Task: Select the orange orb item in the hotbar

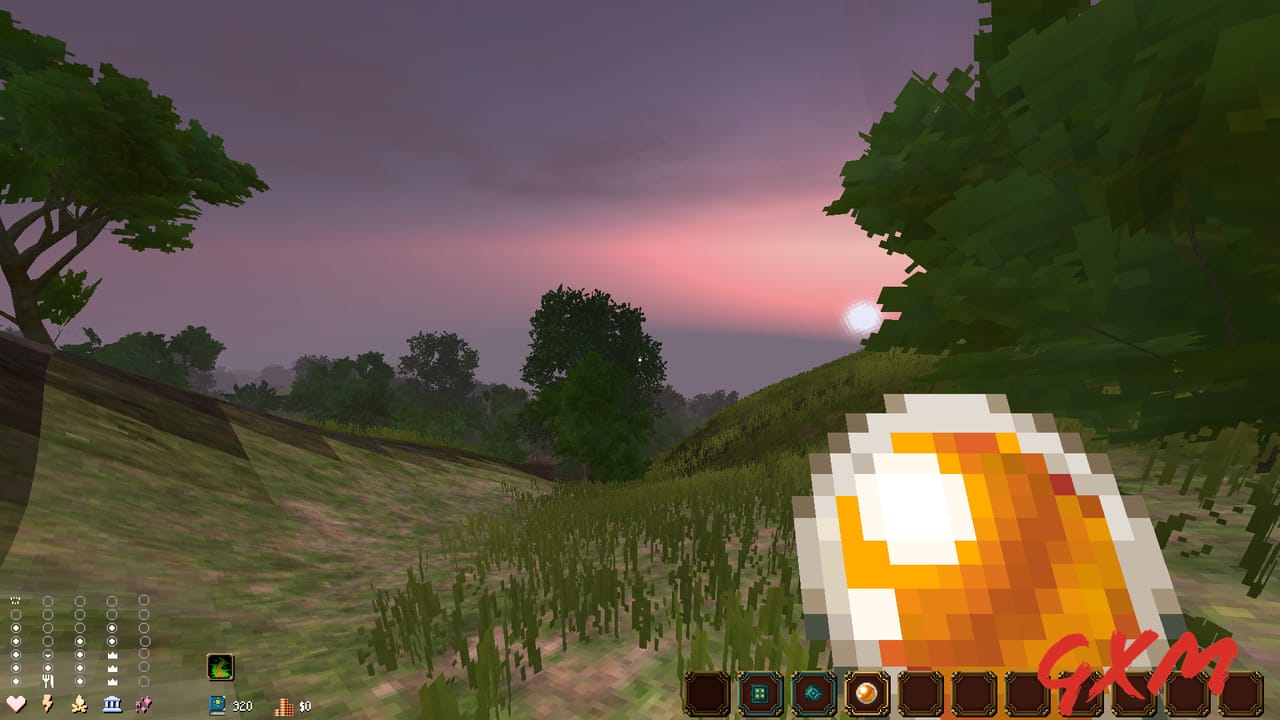Action: point(865,691)
